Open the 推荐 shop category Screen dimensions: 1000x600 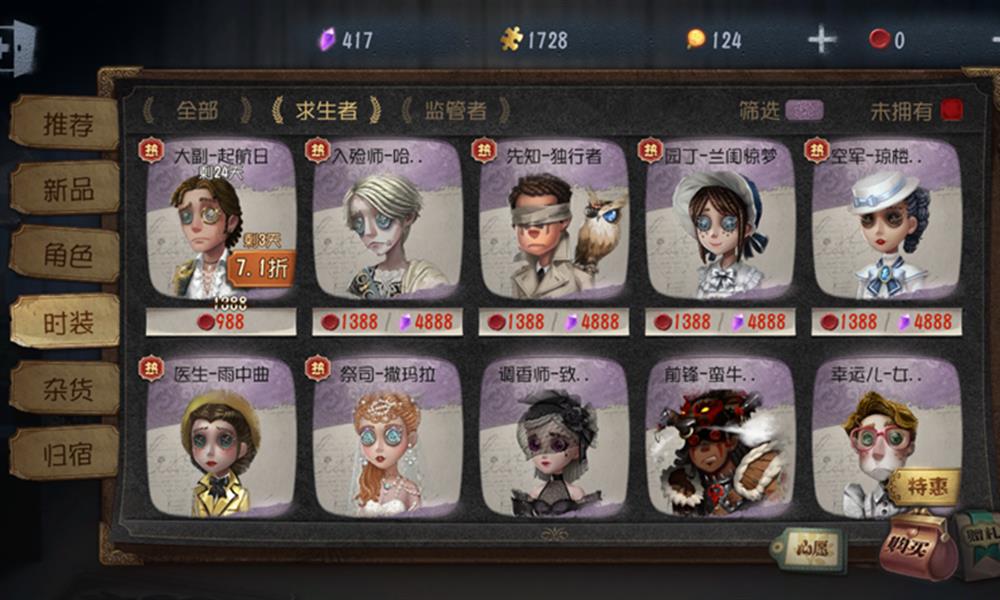coord(66,124)
